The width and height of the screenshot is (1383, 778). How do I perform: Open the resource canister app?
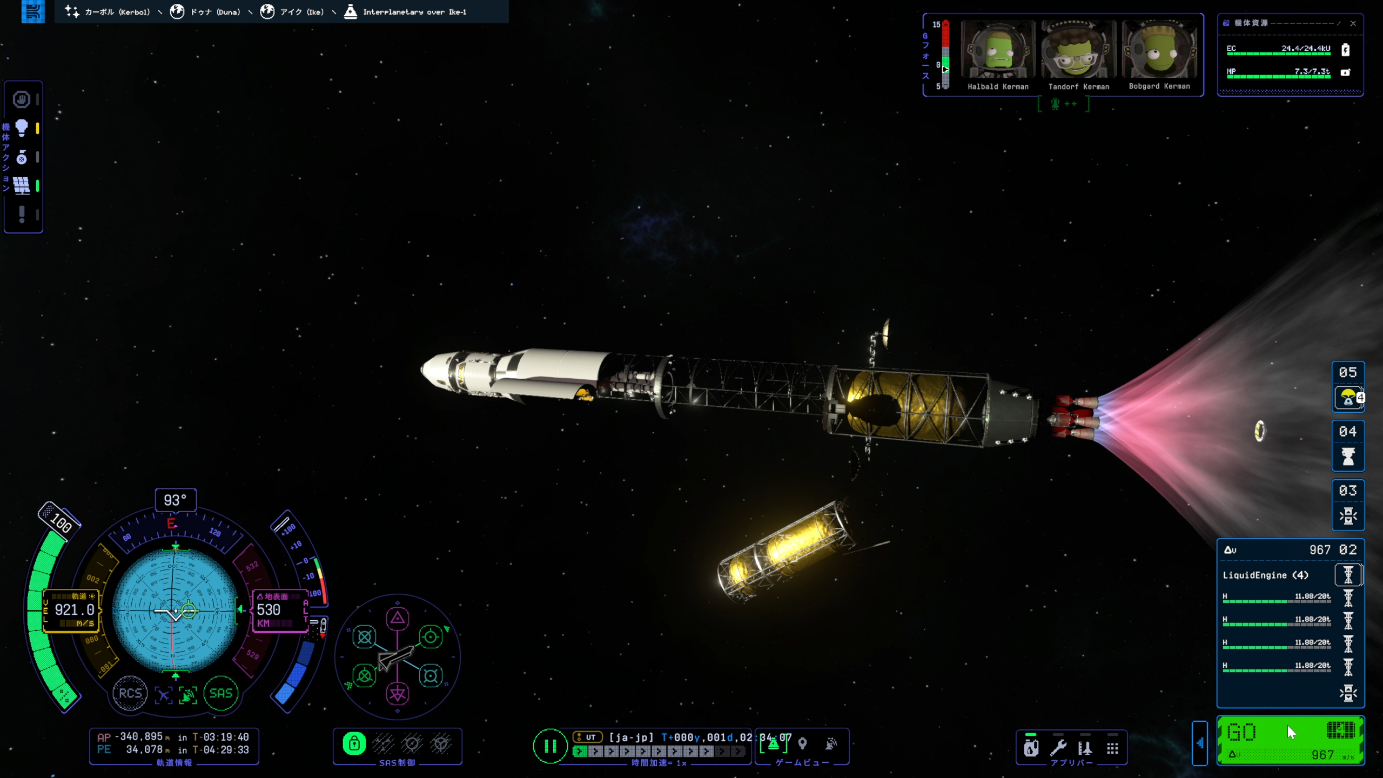pyautogui.click(x=1031, y=747)
